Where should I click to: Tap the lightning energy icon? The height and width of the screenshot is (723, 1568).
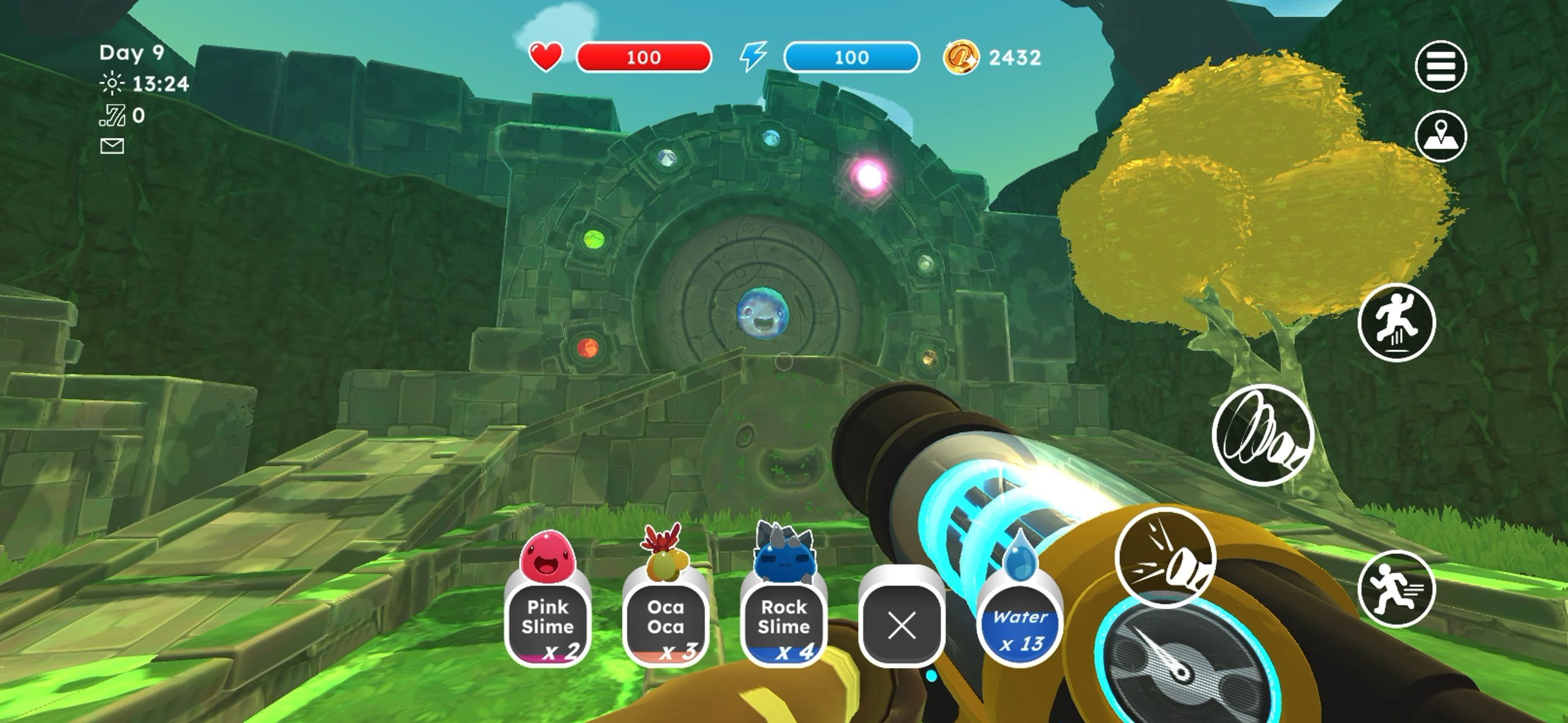[755, 57]
